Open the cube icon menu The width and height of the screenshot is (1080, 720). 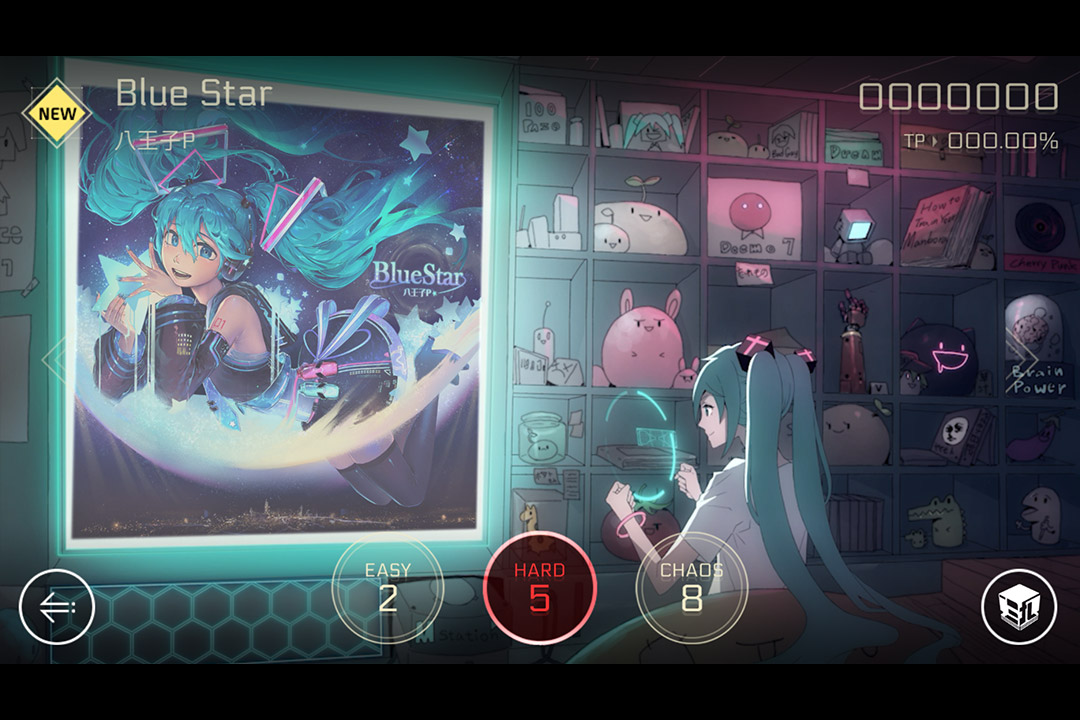pyautogui.click(x=1019, y=606)
